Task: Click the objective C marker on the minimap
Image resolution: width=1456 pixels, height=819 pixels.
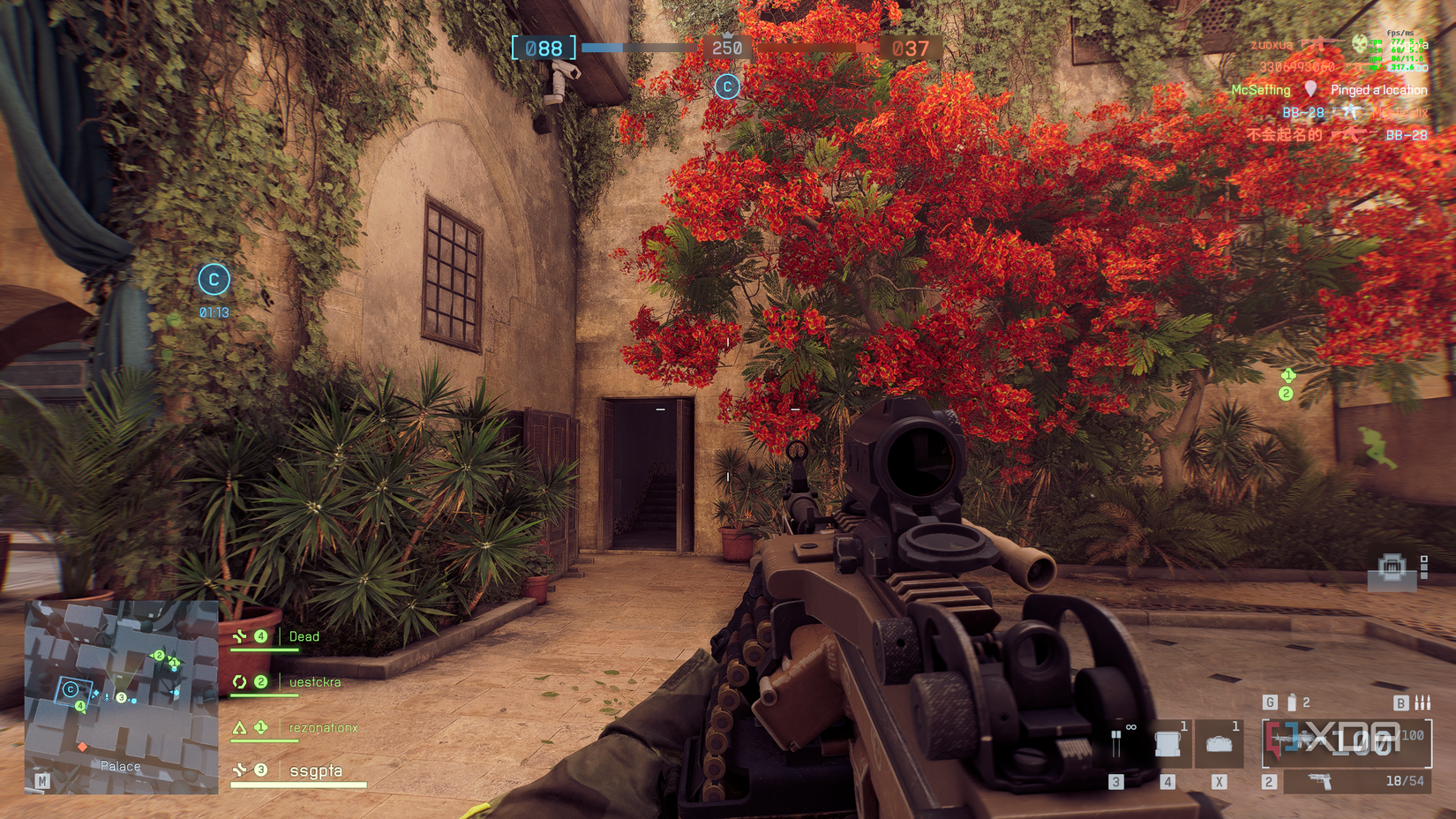Action: [71, 689]
